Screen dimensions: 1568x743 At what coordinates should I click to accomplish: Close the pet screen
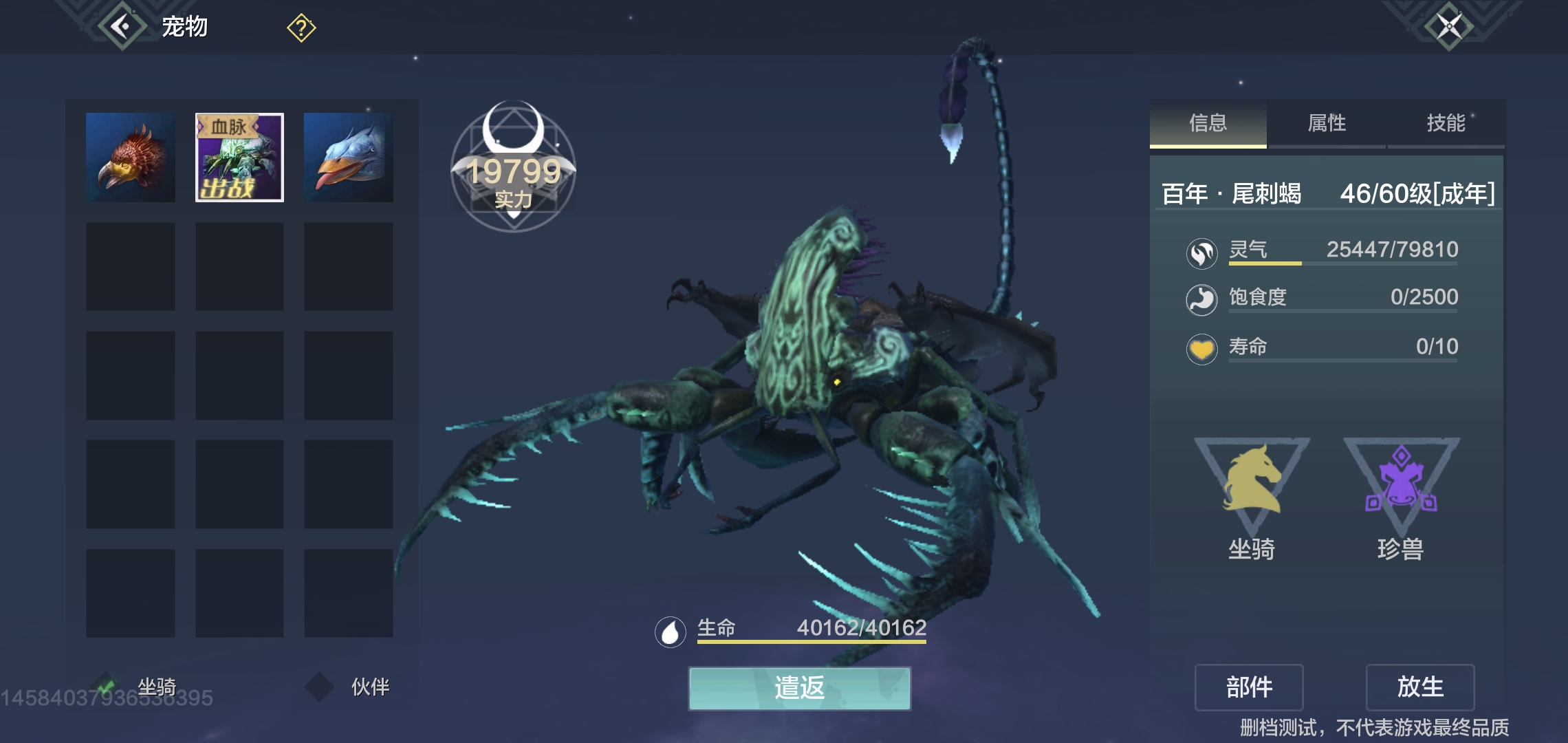pyautogui.click(x=1448, y=28)
